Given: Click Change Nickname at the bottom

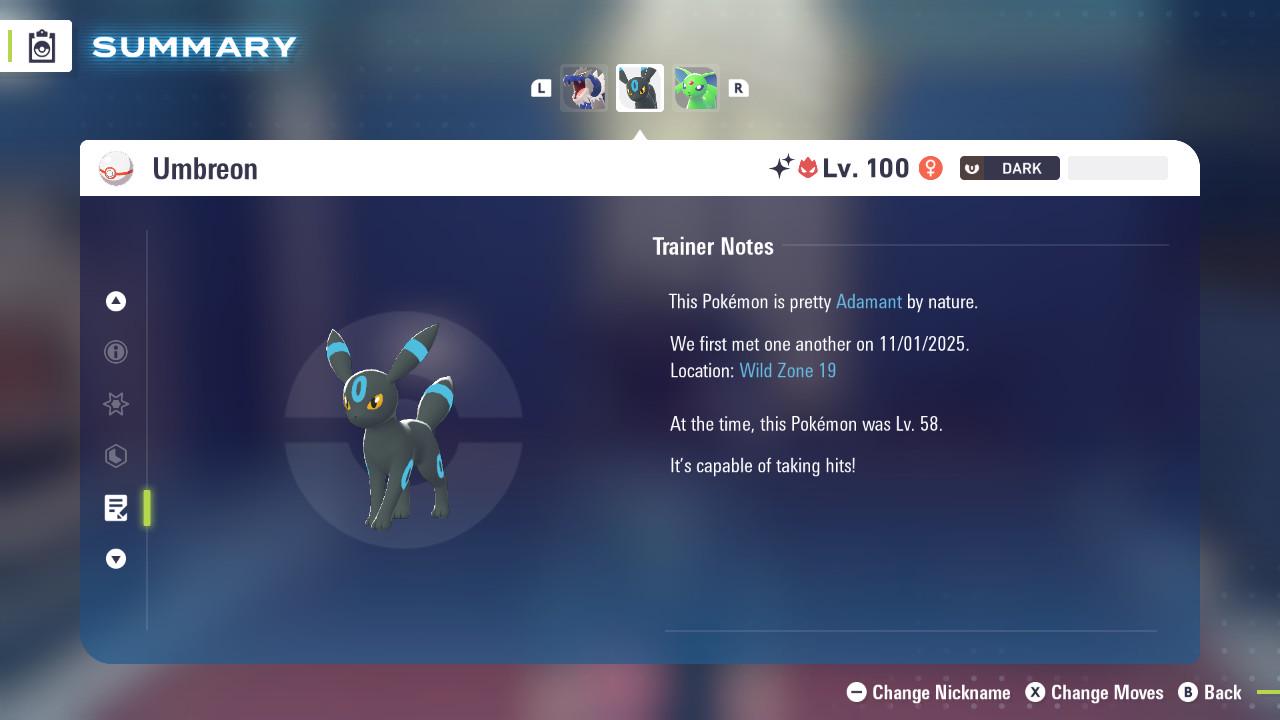Looking at the screenshot, I should [x=928, y=692].
